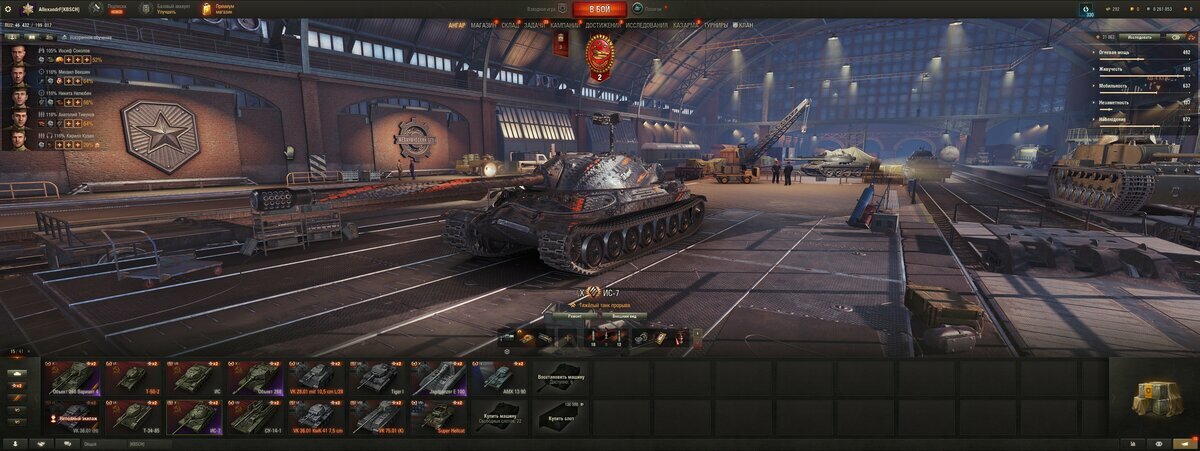Switch to the СКЛАД depot tab
1200x451 pixels.
pos(510,24)
